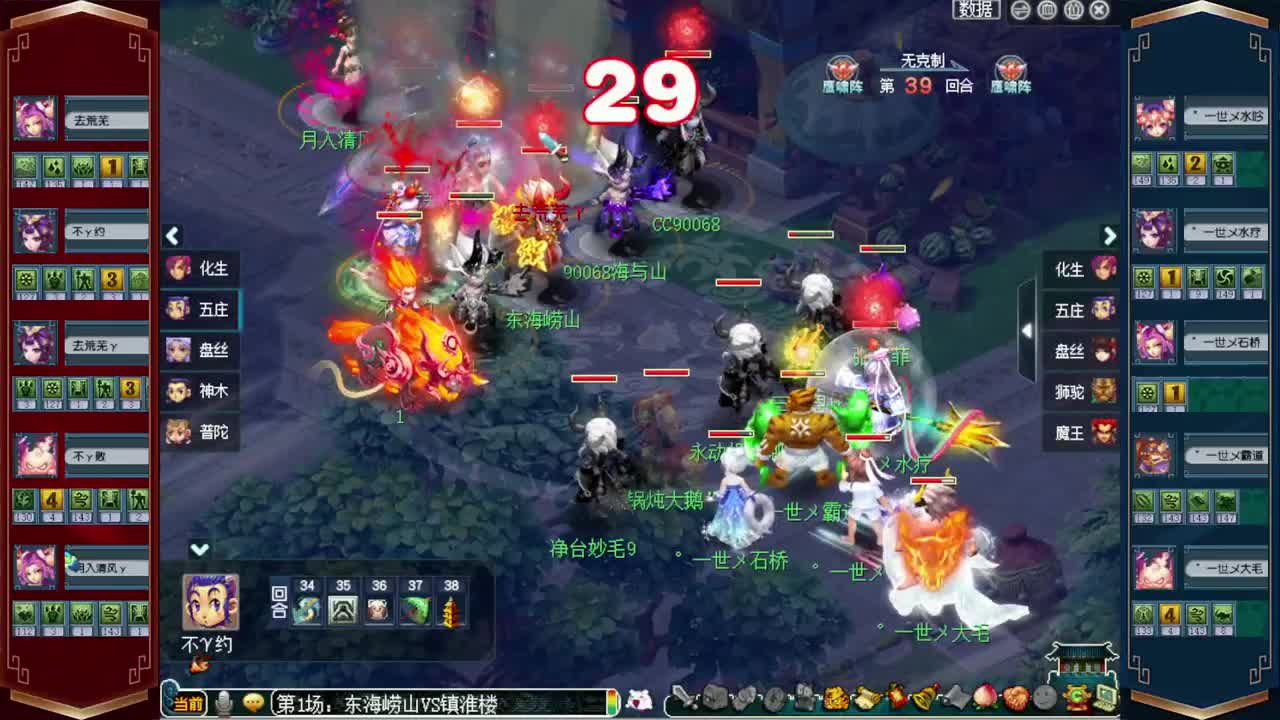Select the sword attack icon on the bottom toolbar
This screenshot has height=720, width=1280.
[681, 697]
